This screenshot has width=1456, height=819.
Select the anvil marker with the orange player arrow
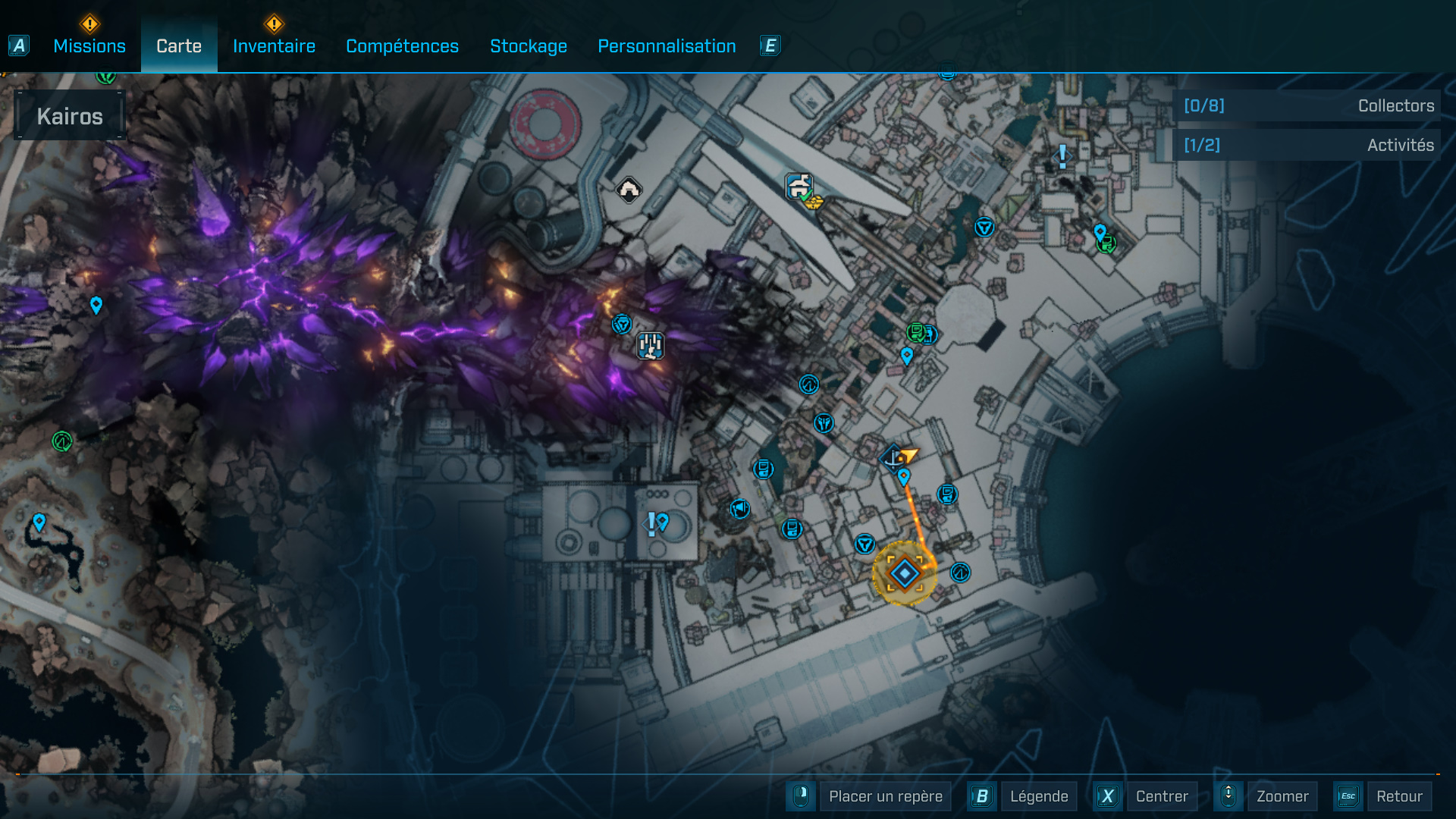[895, 458]
